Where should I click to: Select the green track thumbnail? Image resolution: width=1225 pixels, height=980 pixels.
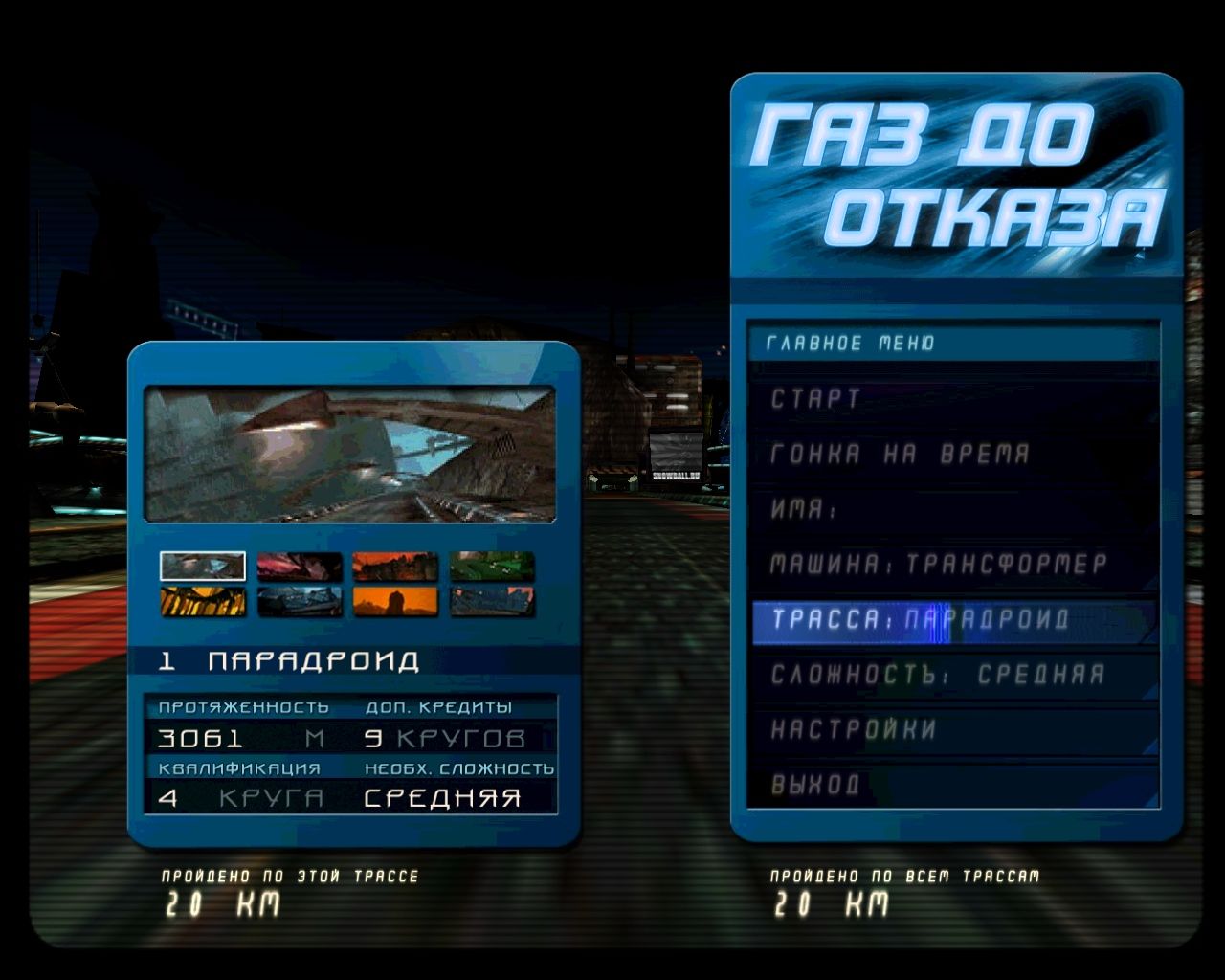point(493,566)
